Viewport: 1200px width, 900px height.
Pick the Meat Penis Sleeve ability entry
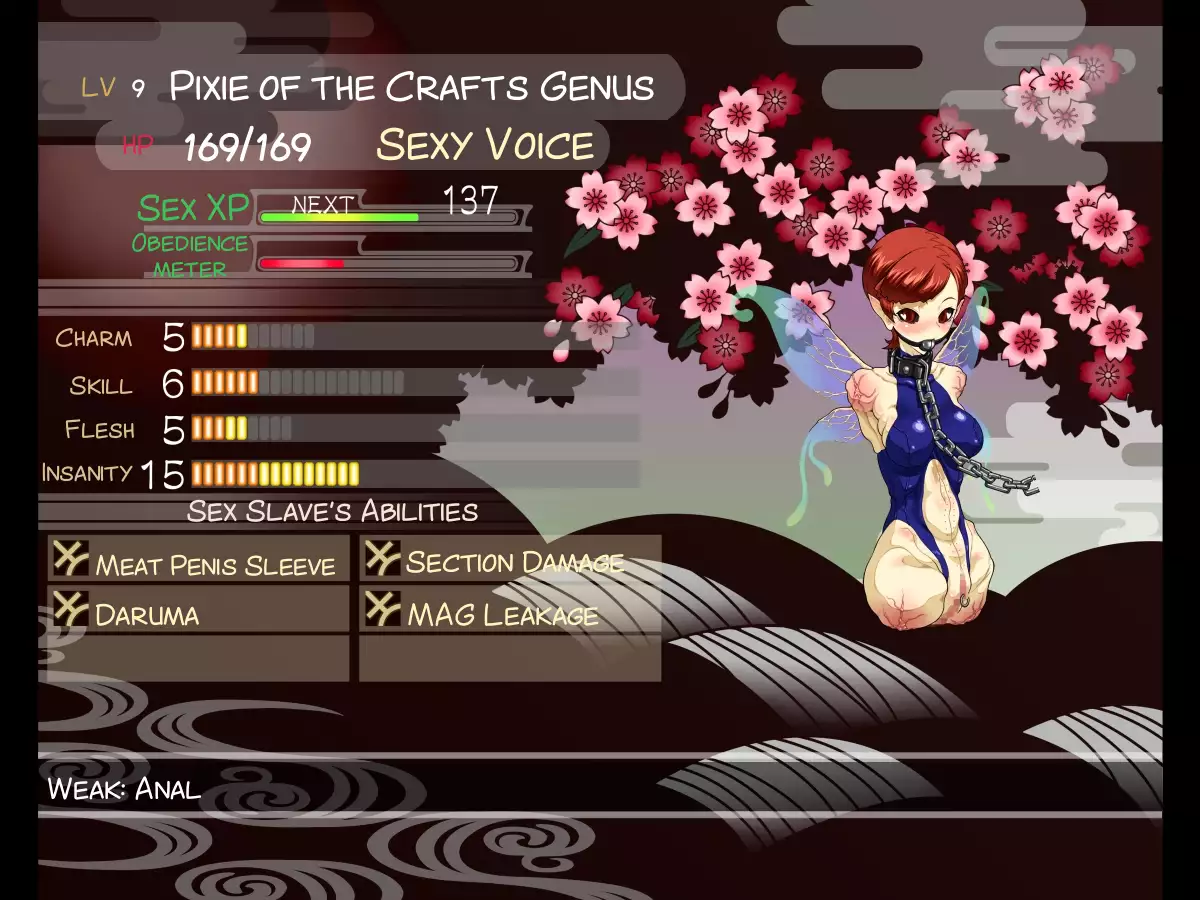pyautogui.click(x=198, y=559)
